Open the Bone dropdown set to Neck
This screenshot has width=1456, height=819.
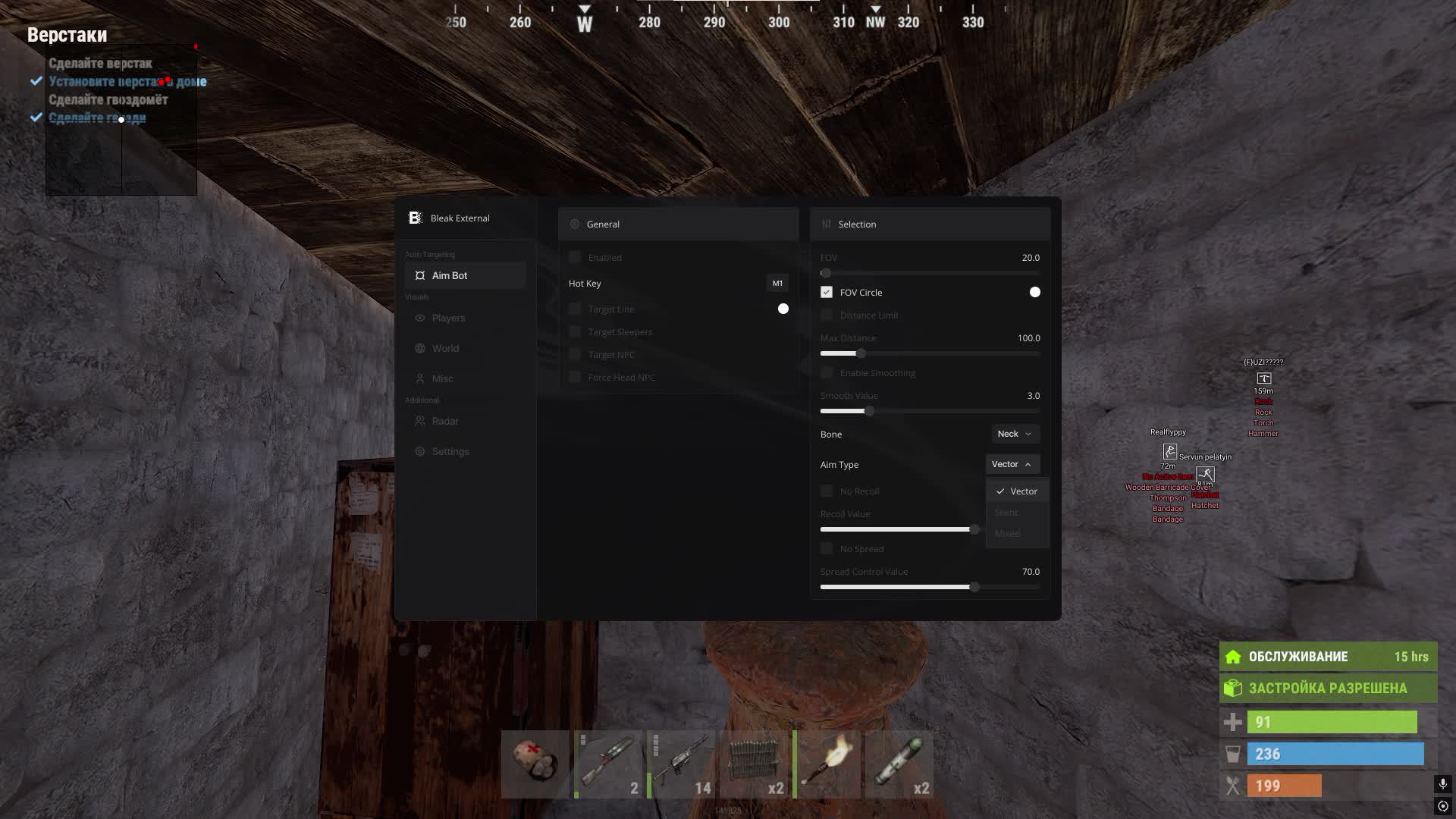(1015, 434)
